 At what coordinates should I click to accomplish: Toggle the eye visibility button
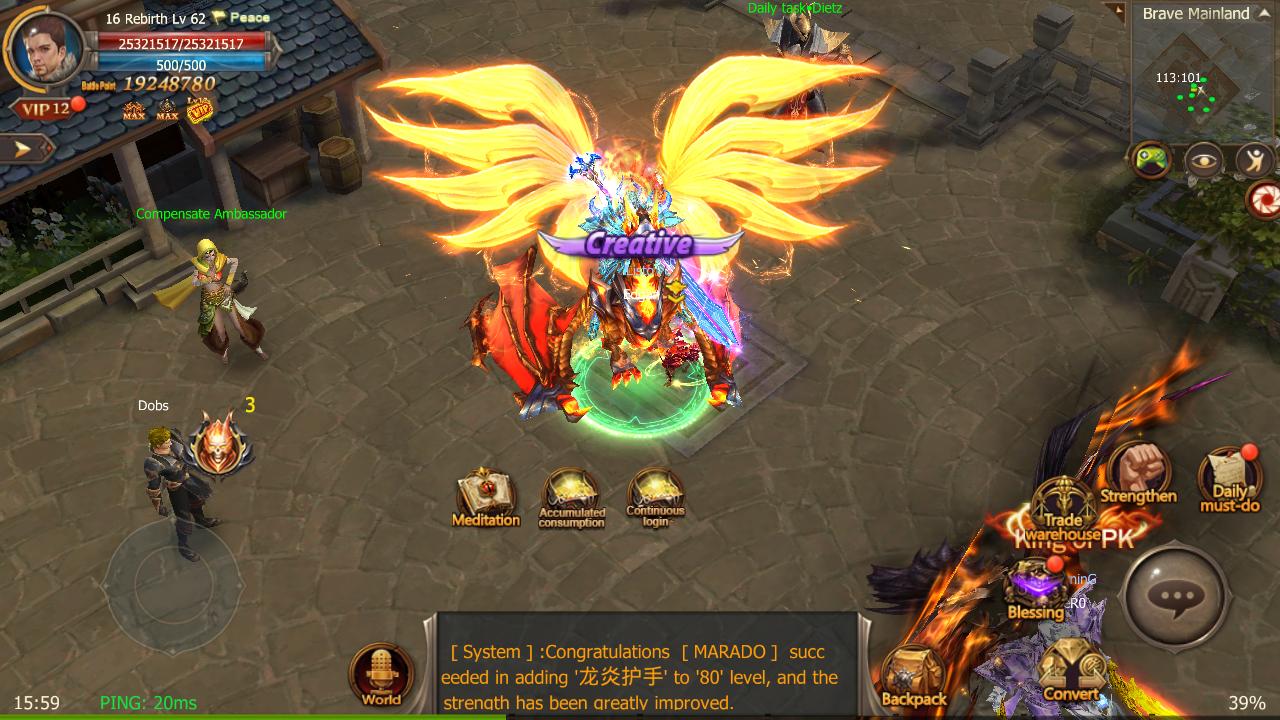[x=1203, y=160]
